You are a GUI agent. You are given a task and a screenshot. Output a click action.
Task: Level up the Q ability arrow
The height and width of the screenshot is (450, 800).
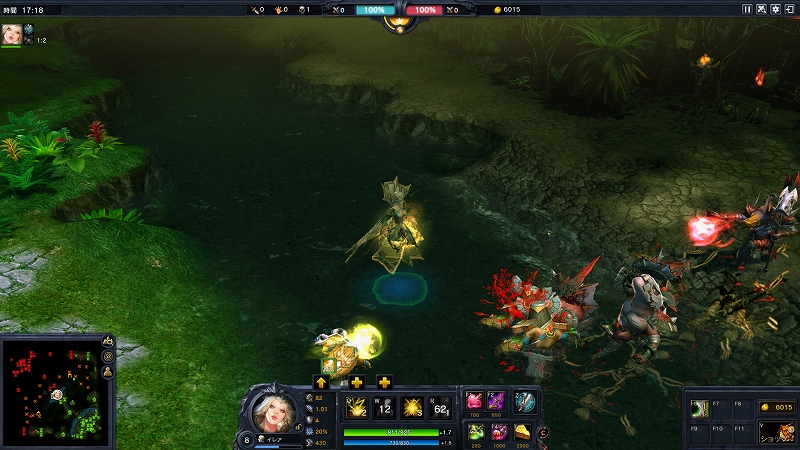click(321, 382)
